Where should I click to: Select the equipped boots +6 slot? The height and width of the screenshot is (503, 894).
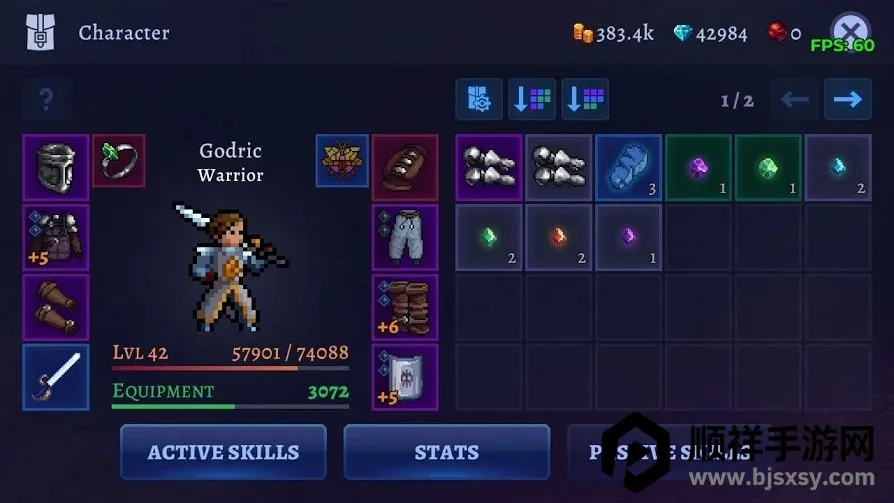point(405,307)
